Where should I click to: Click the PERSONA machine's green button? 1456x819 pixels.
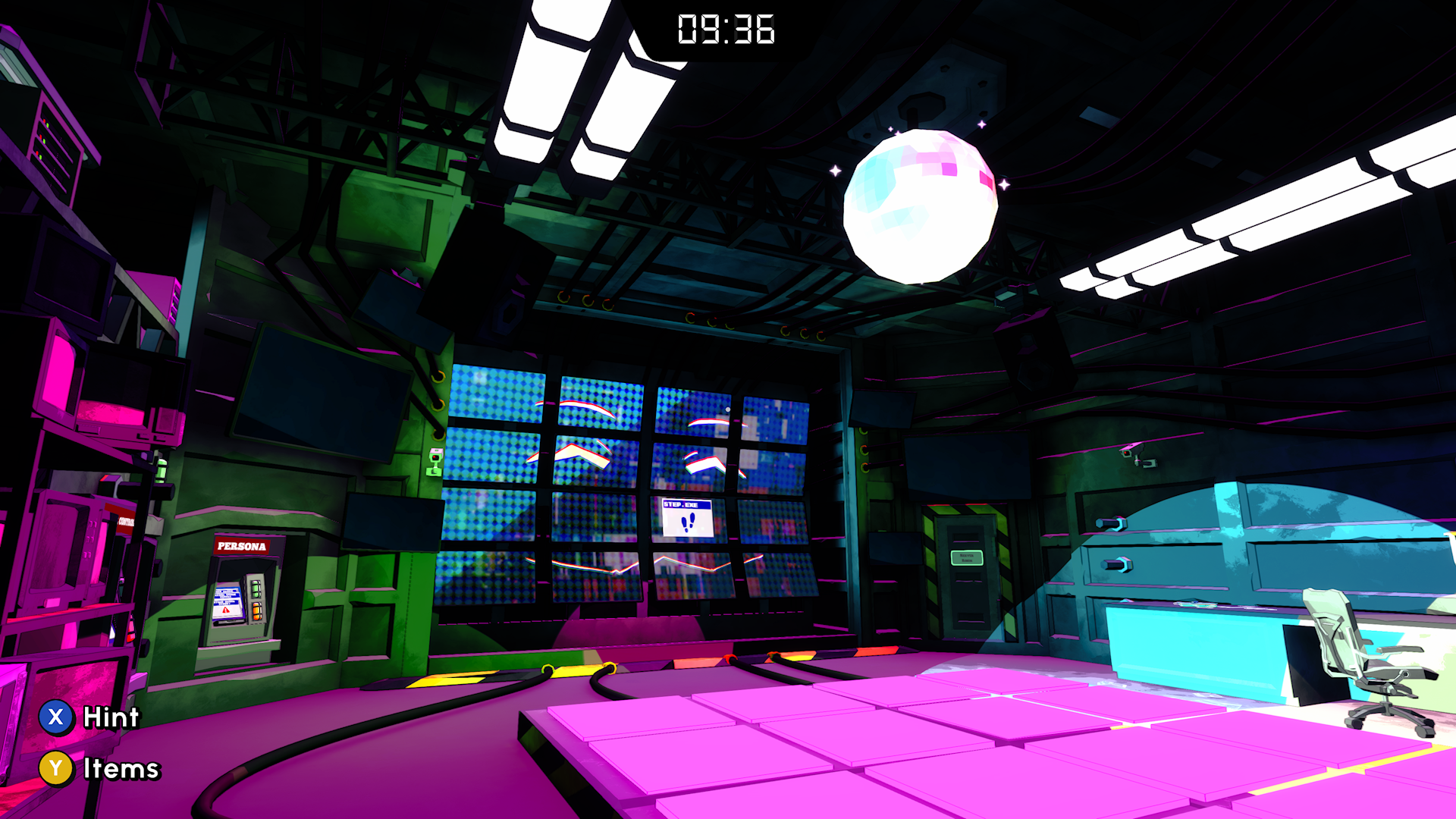point(256,589)
